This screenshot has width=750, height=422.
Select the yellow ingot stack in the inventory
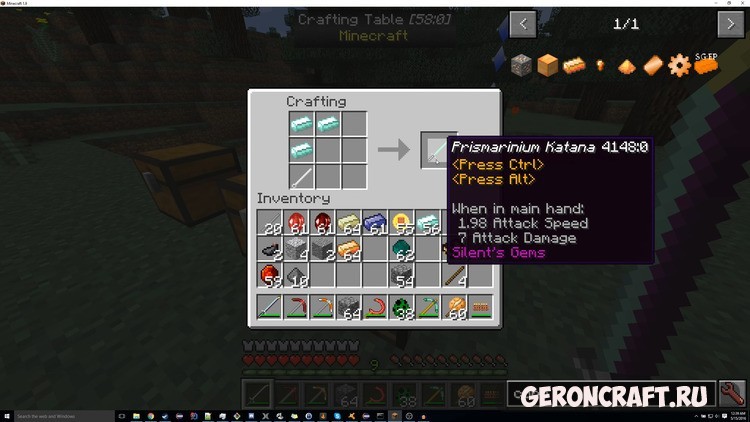coord(350,223)
